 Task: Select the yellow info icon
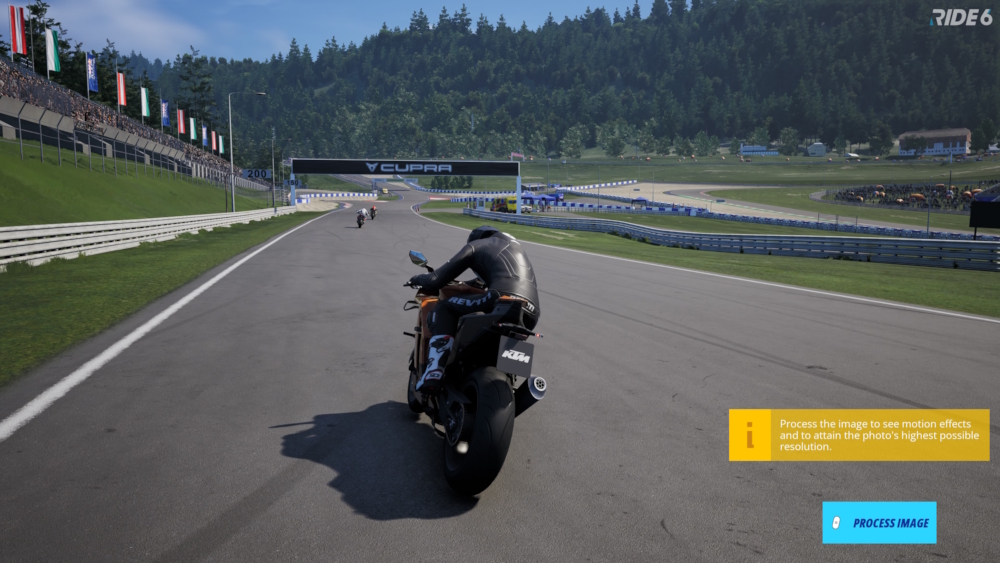pyautogui.click(x=750, y=435)
